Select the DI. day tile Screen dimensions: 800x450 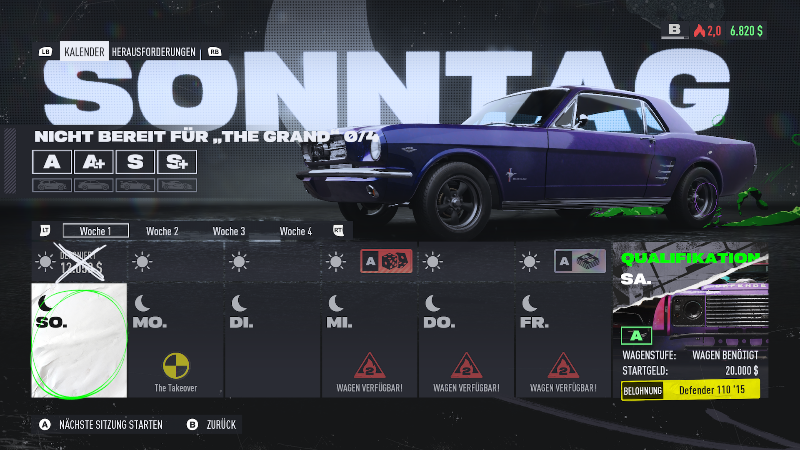click(272, 340)
